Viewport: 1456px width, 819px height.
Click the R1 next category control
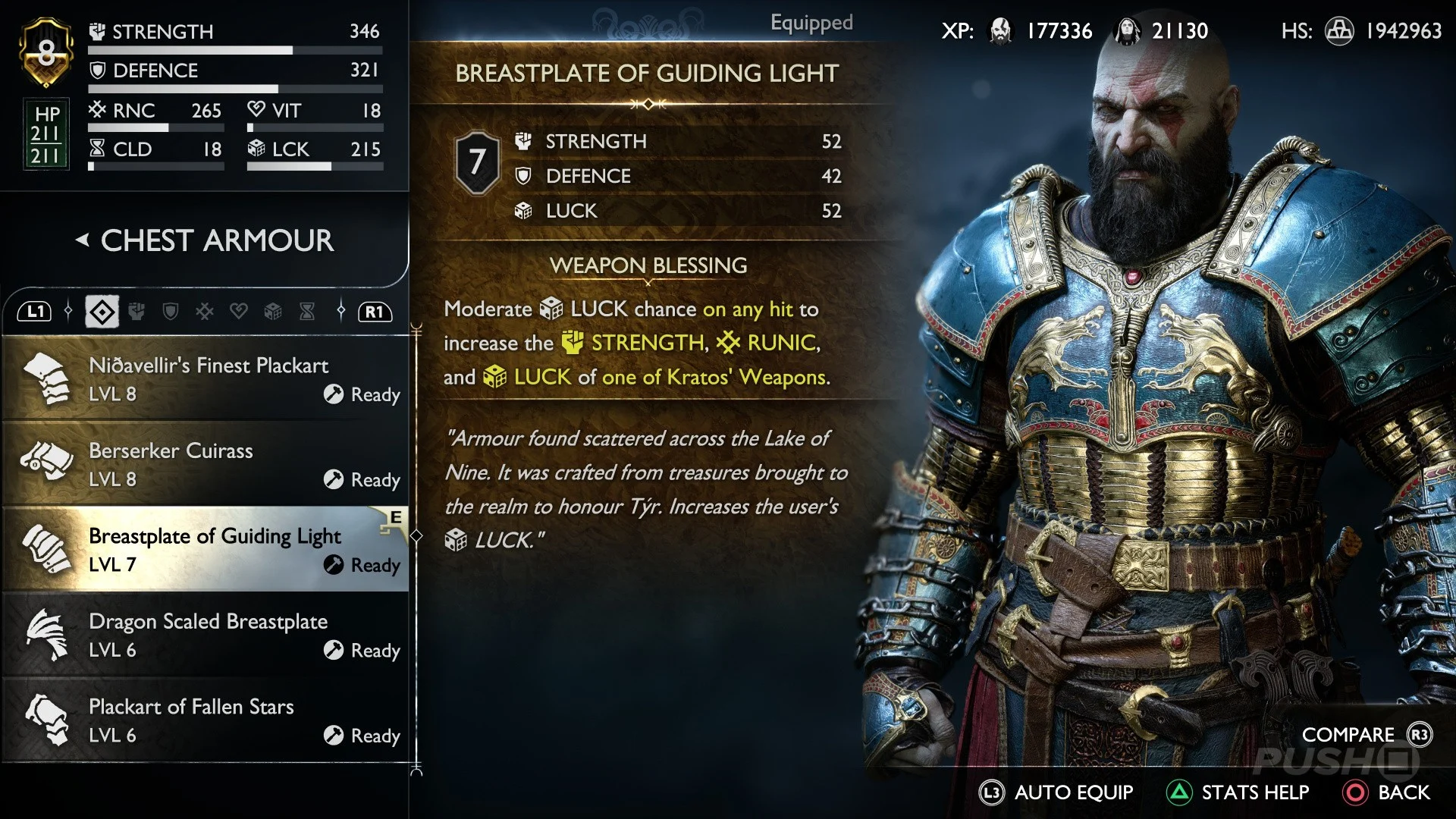[x=373, y=311]
